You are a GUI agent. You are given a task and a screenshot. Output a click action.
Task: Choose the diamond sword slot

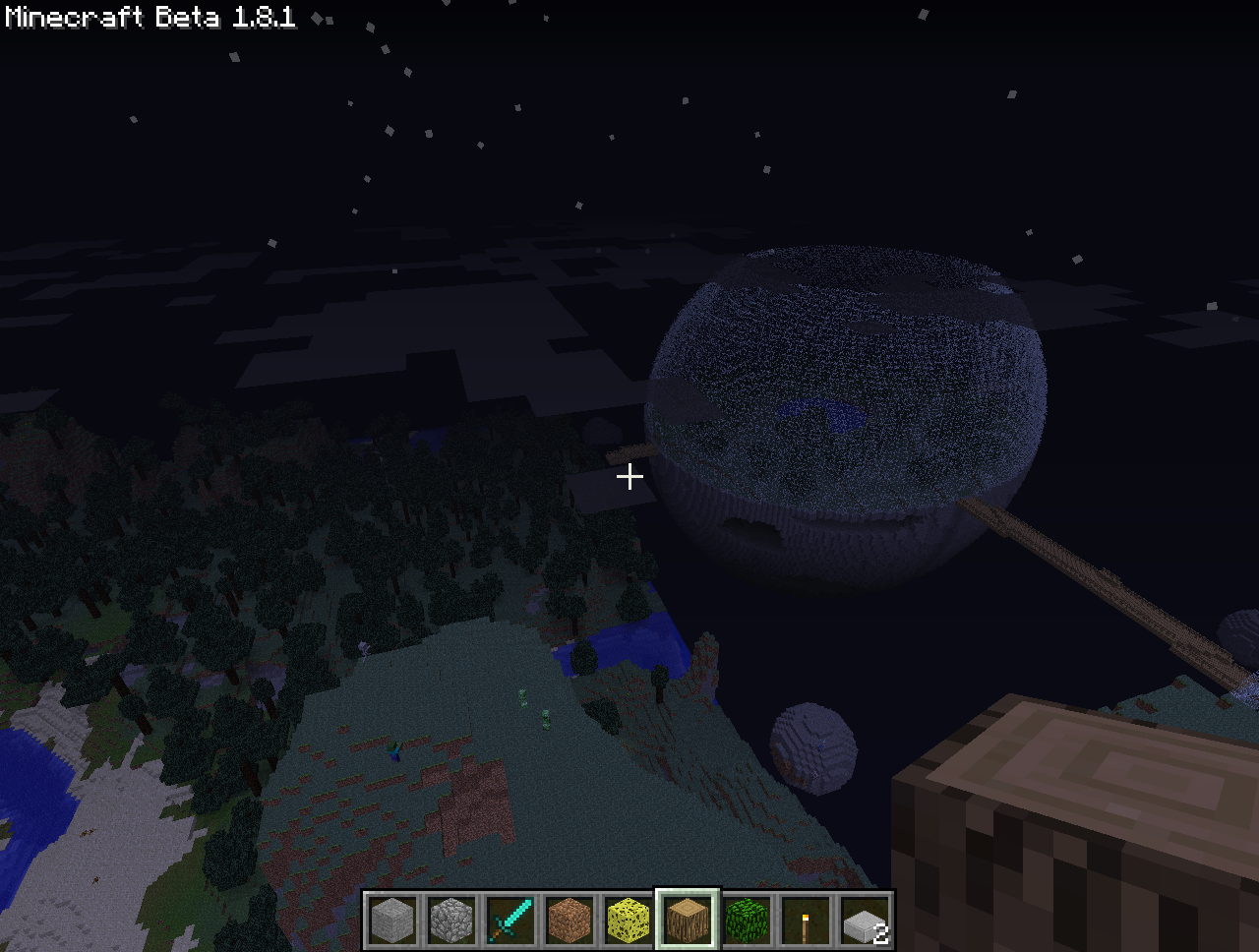(510, 921)
